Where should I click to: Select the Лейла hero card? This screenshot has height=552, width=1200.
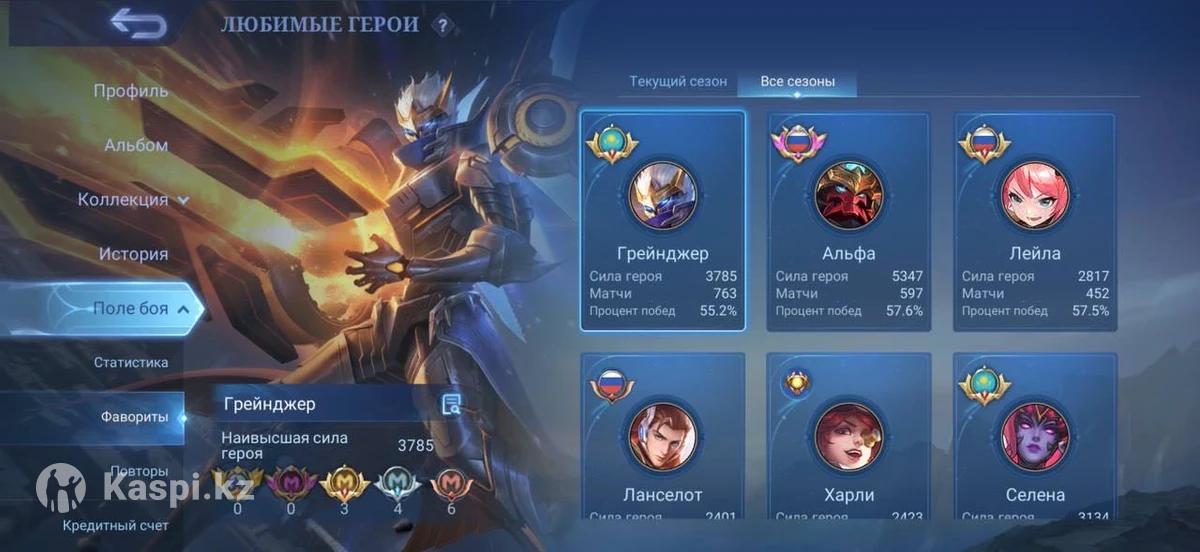(x=1035, y=220)
